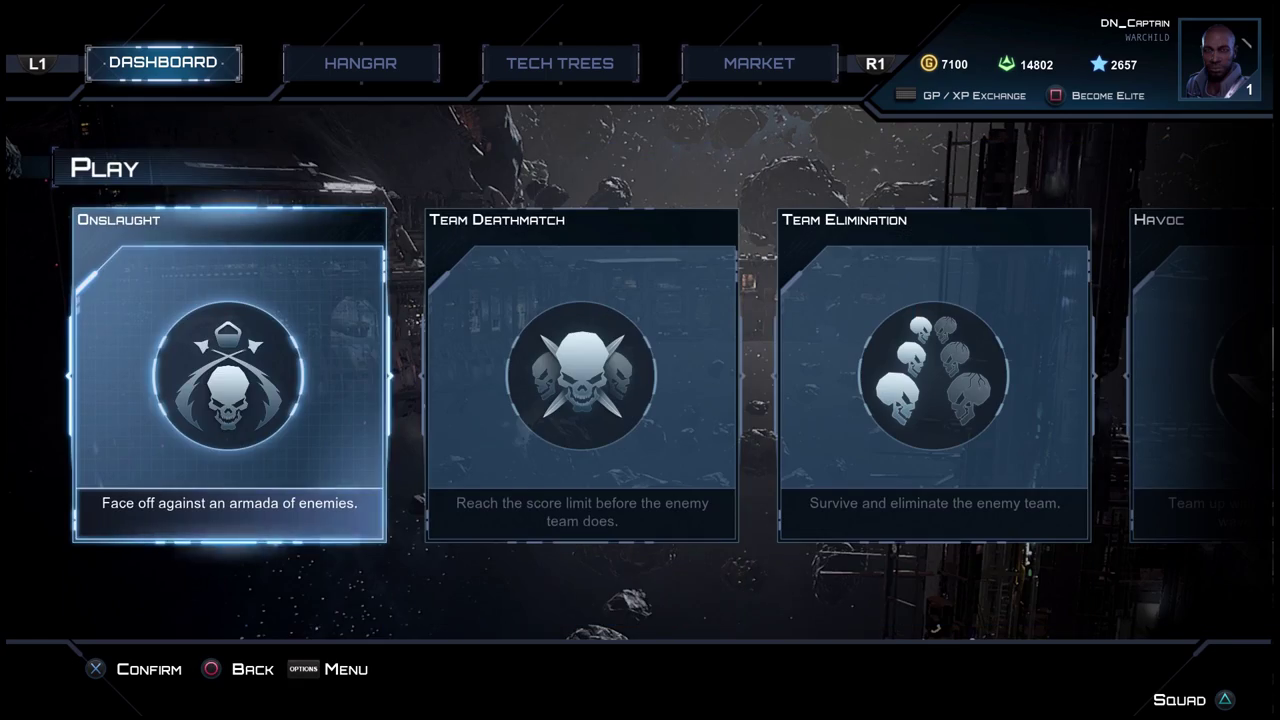Screen dimensions: 1280x720
Task: Switch to the Dashboard tab
Action: (x=163, y=63)
